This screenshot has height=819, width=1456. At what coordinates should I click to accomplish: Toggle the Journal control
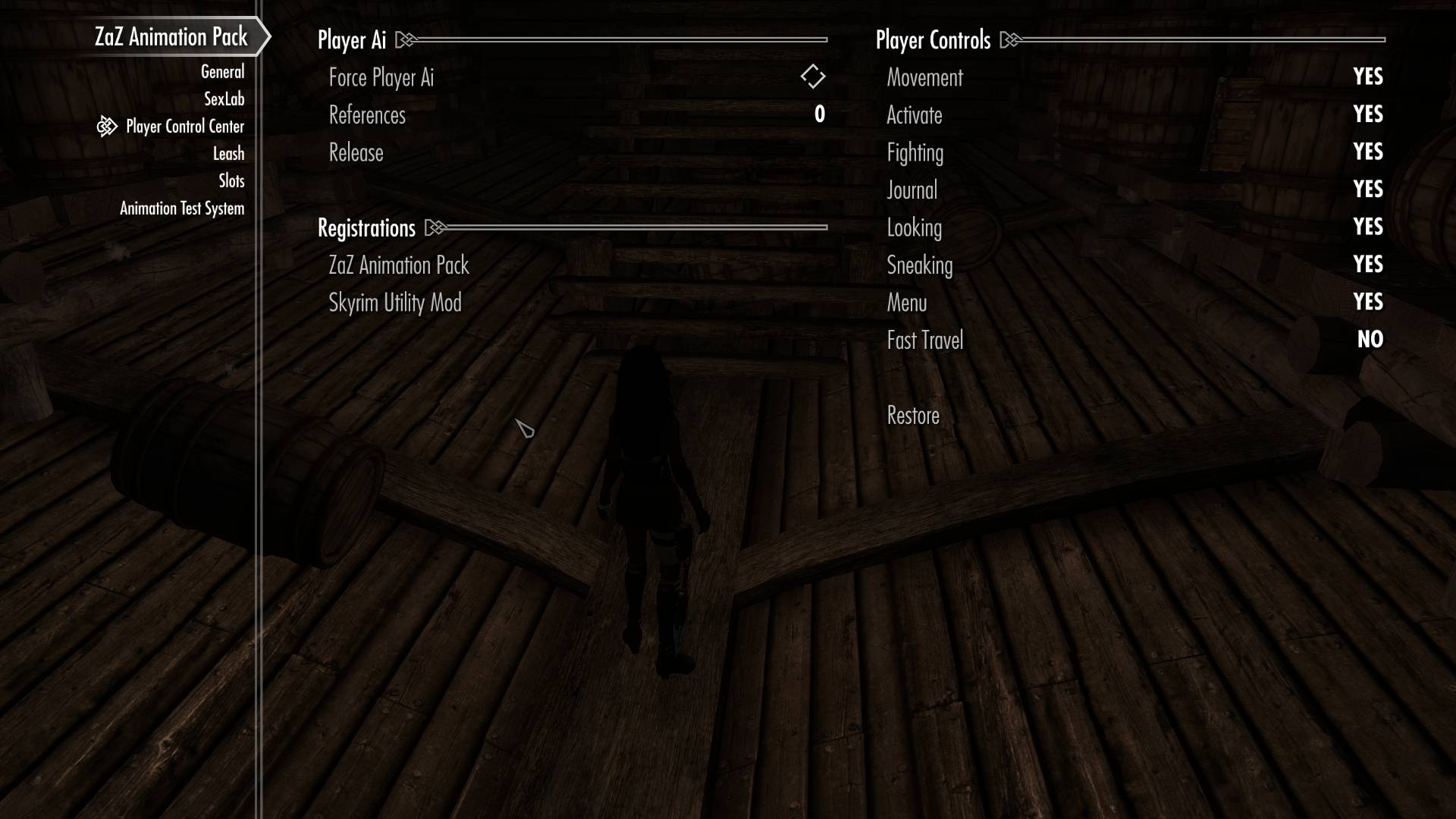pos(1367,190)
